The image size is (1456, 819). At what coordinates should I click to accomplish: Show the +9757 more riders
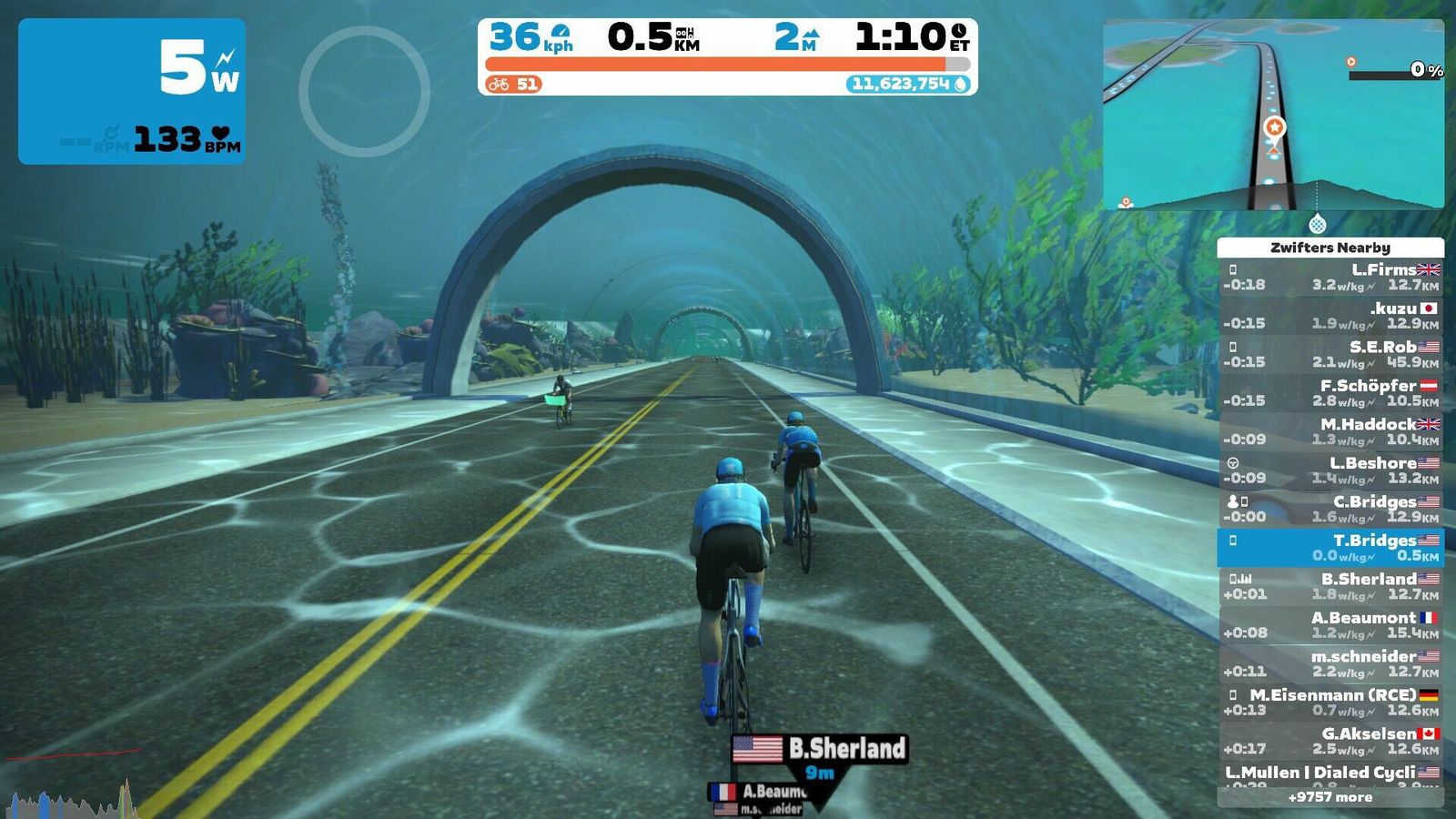[x=1330, y=797]
